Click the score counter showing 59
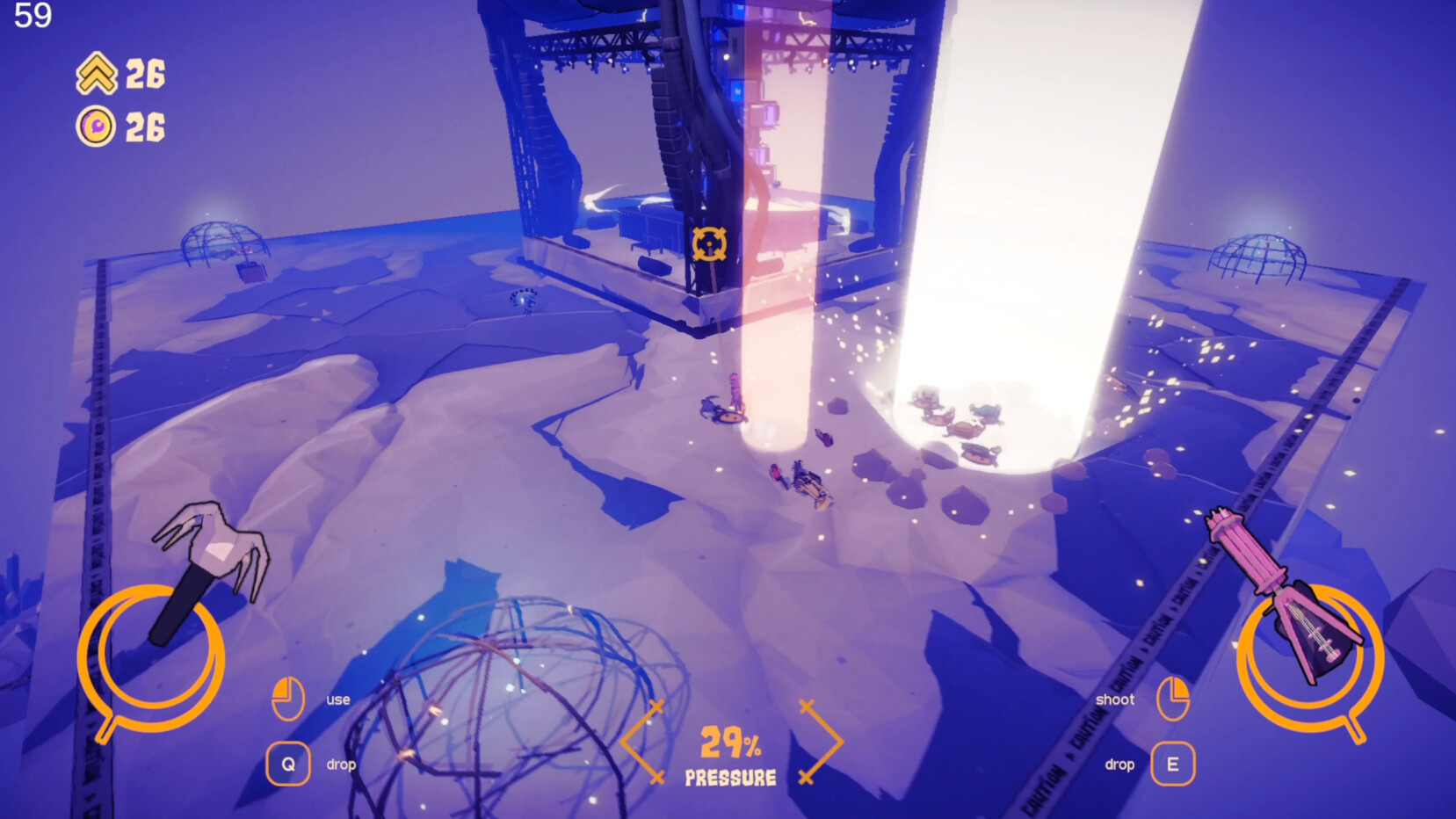 click(x=33, y=15)
